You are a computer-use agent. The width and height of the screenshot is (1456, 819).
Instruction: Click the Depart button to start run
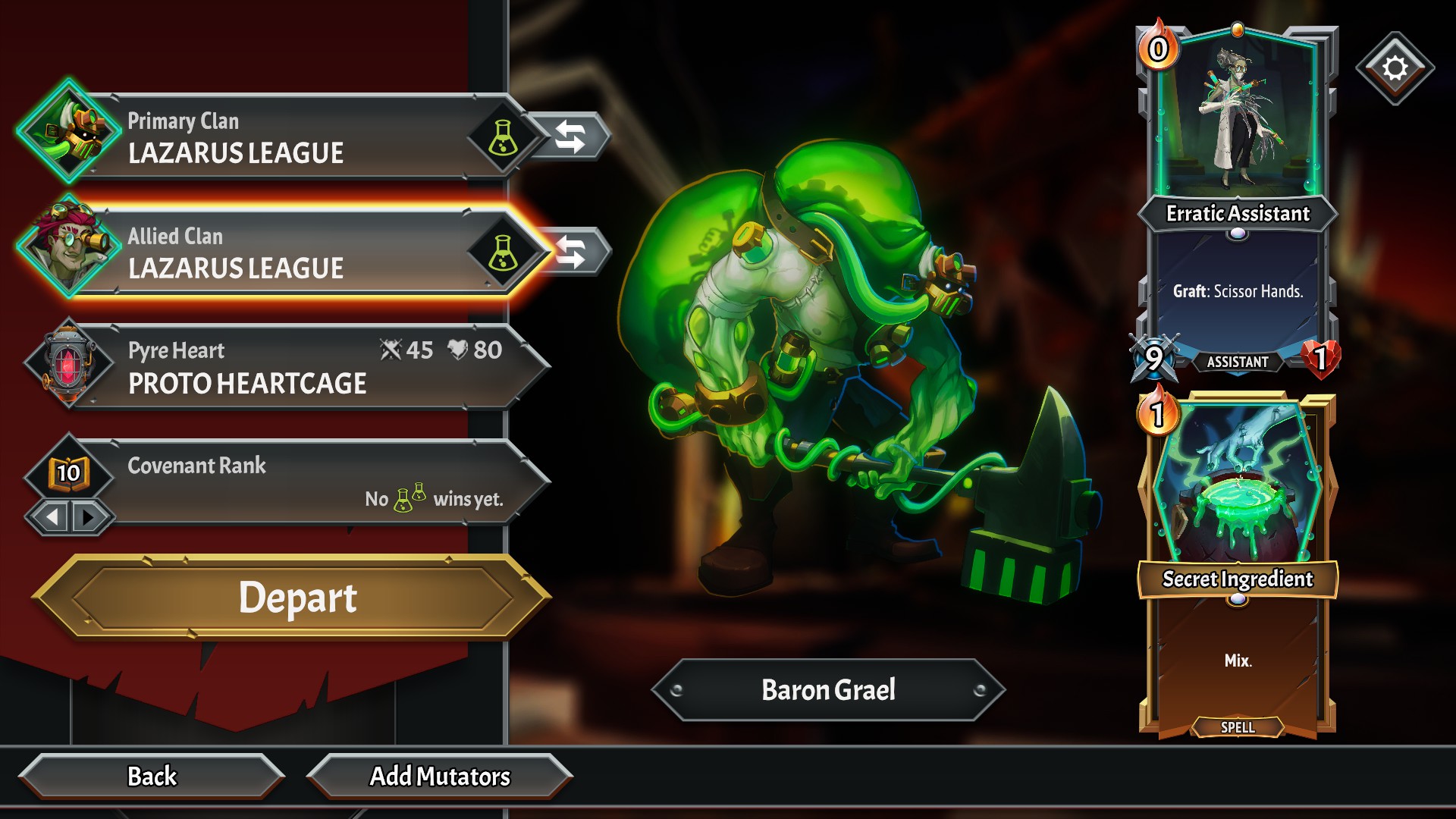296,598
